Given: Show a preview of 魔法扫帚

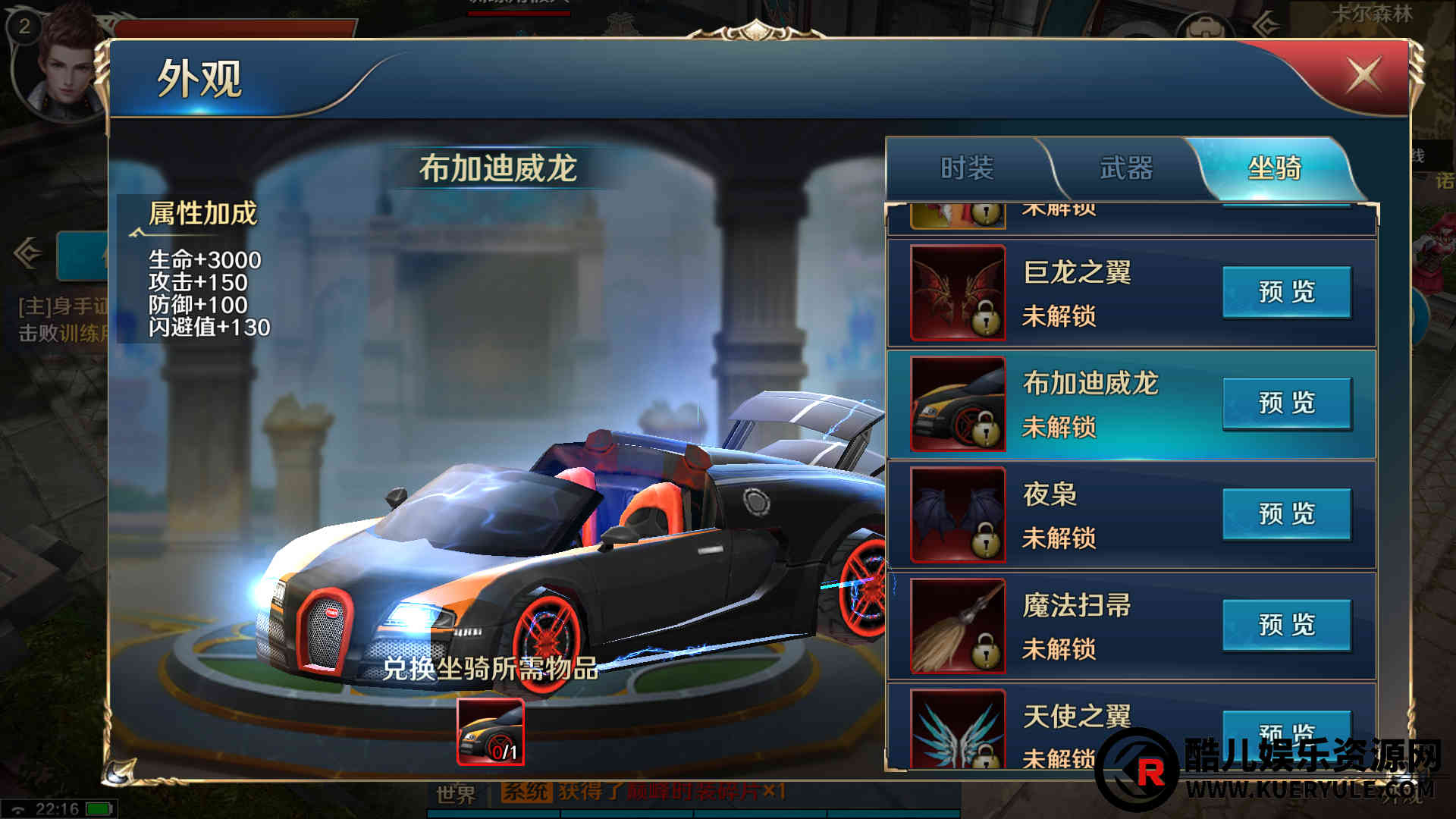Looking at the screenshot, I should 1286,625.
